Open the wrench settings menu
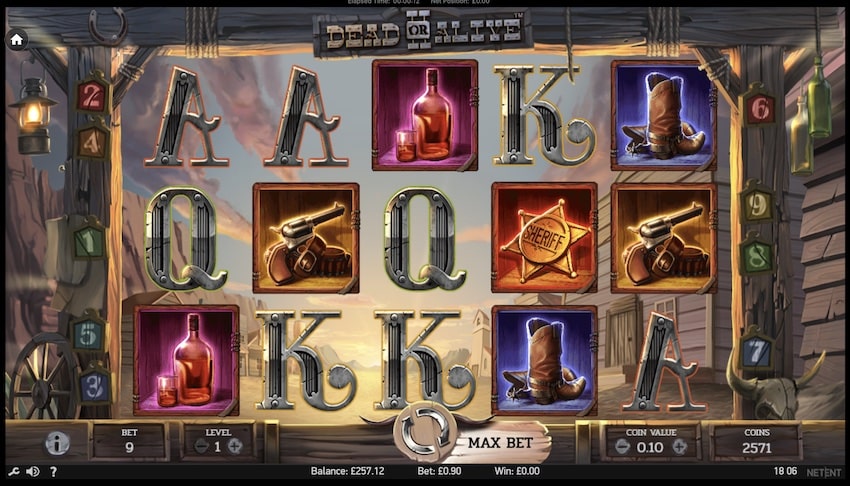The image size is (850, 486). (x=12, y=472)
